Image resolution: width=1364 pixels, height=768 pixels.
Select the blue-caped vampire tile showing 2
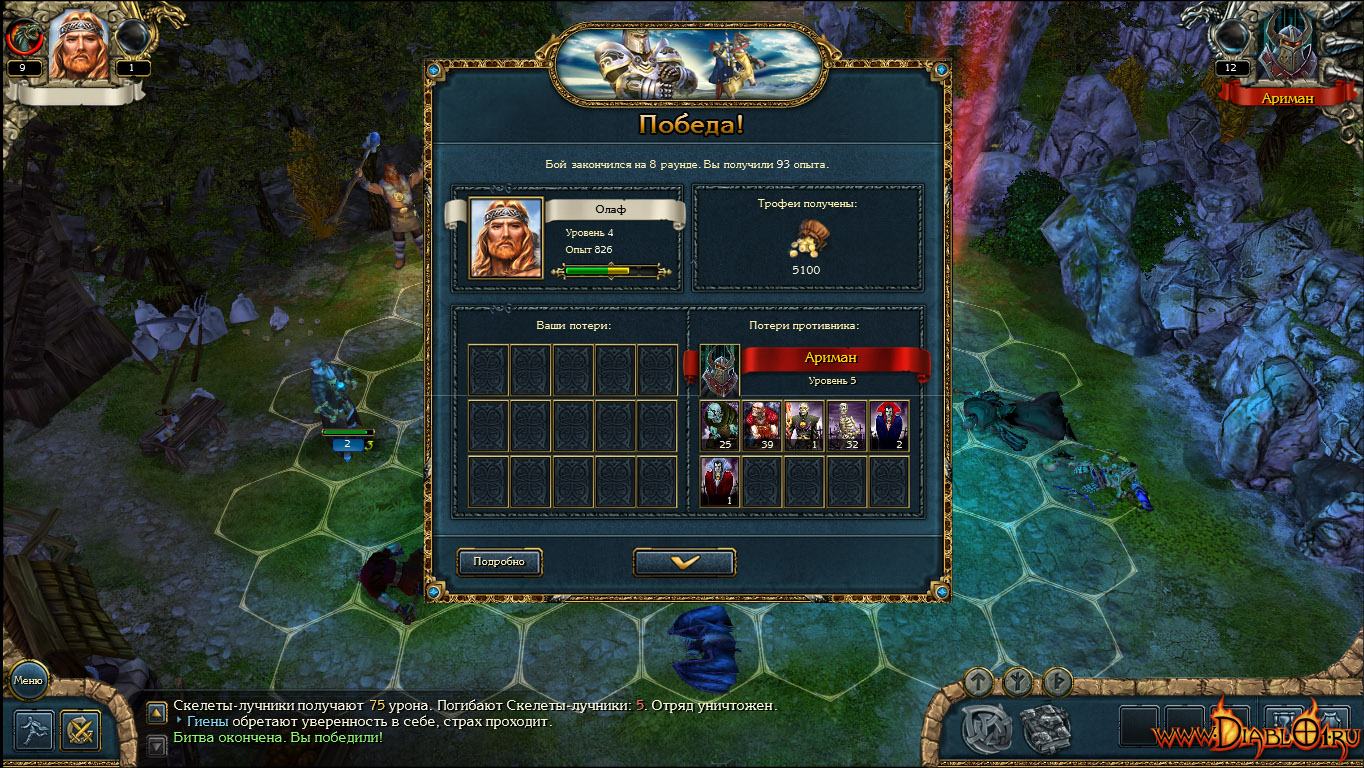(889, 426)
